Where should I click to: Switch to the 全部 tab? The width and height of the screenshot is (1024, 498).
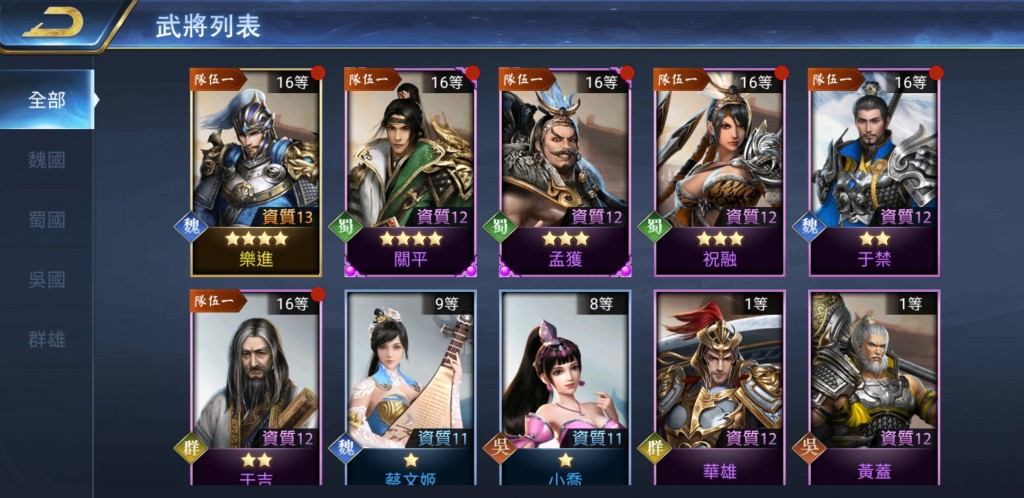(x=47, y=100)
